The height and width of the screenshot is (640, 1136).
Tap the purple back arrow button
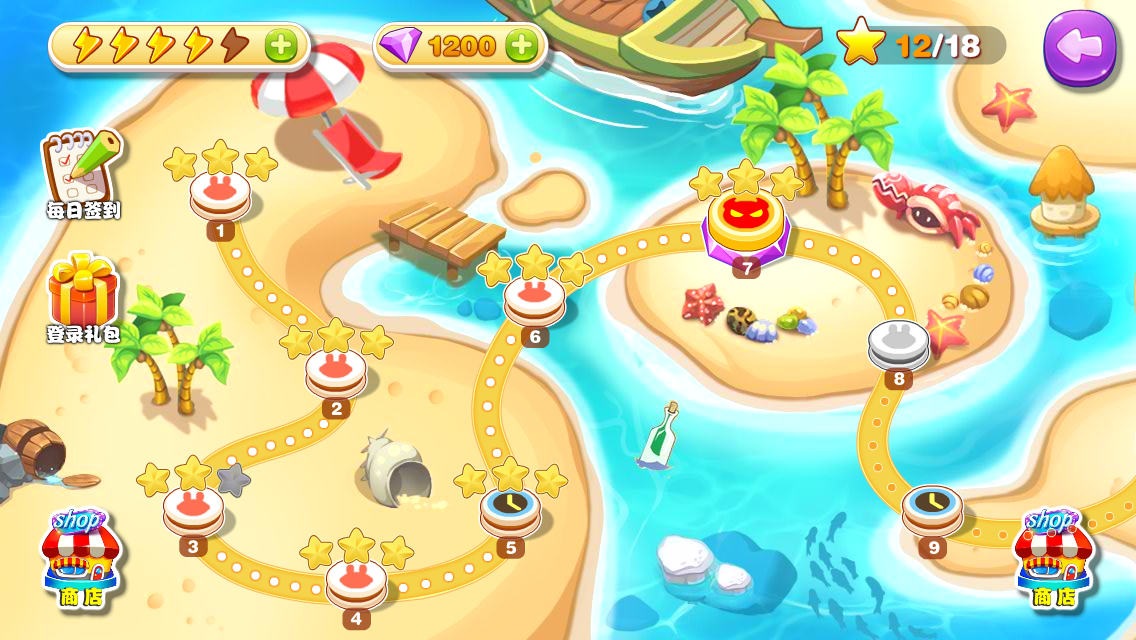[x=1080, y=46]
